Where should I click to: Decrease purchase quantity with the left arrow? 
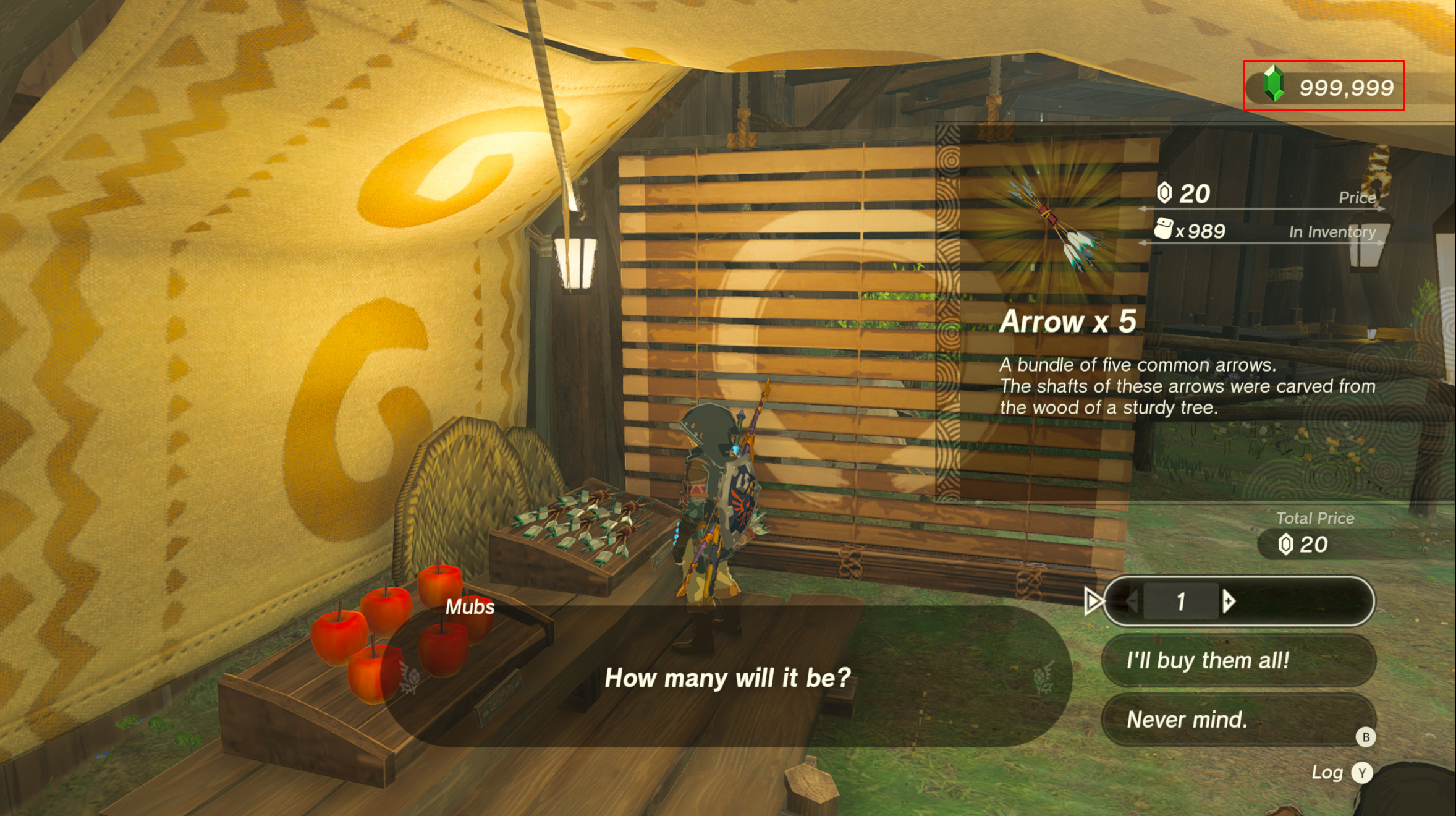tap(1132, 601)
